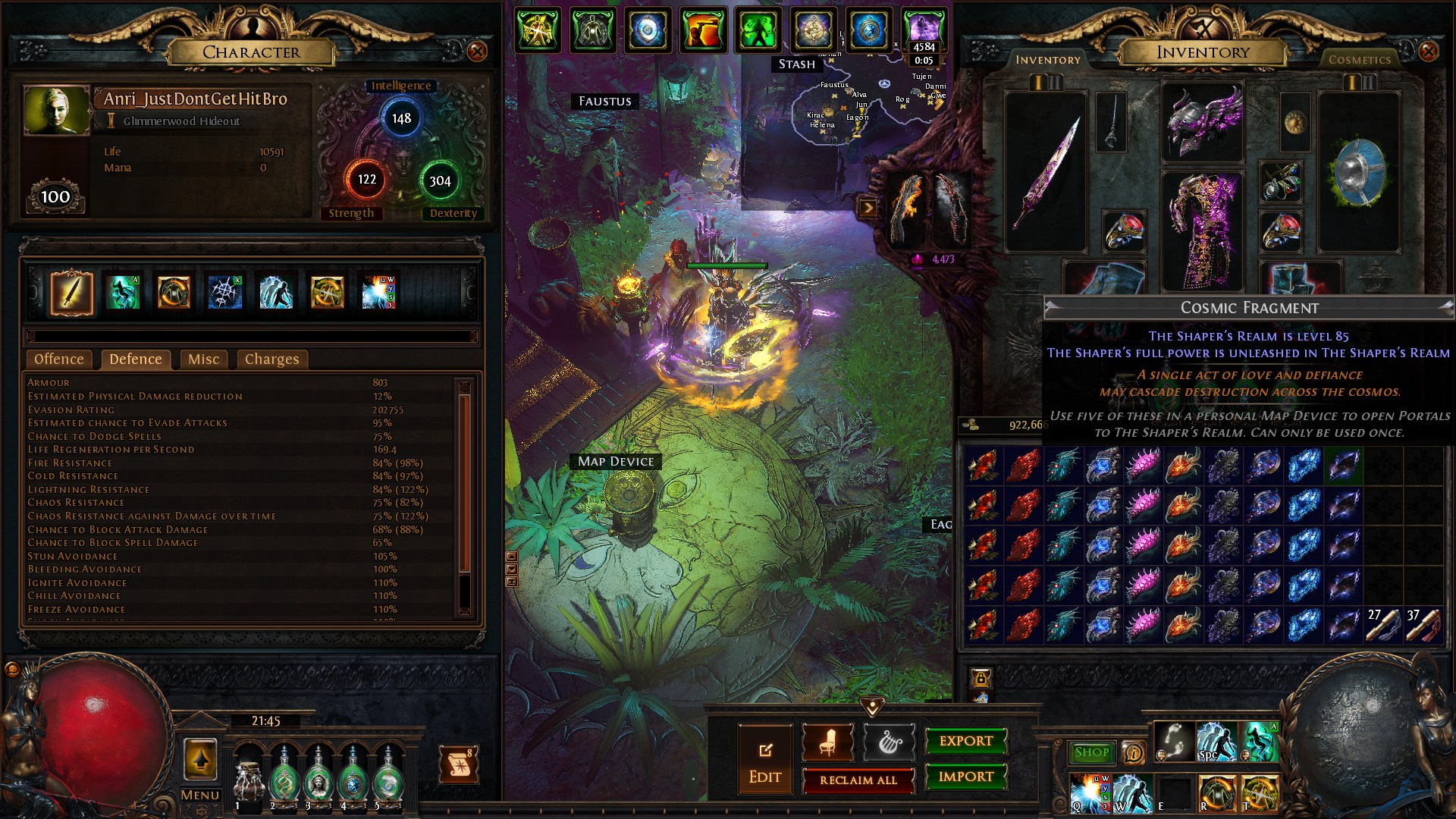
Task: Select the Defence tab
Action: click(x=136, y=359)
